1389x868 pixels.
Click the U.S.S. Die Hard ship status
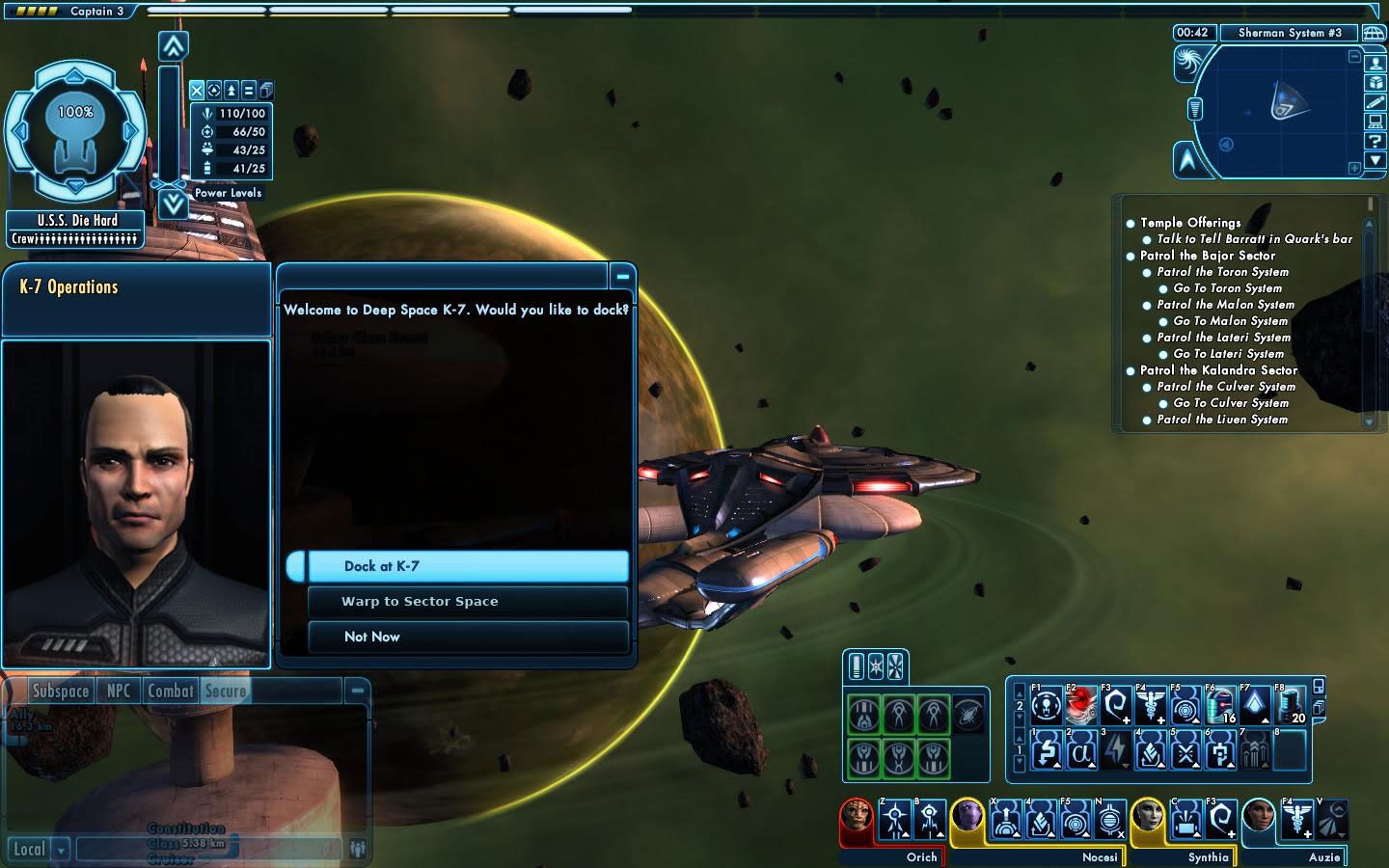[77, 221]
